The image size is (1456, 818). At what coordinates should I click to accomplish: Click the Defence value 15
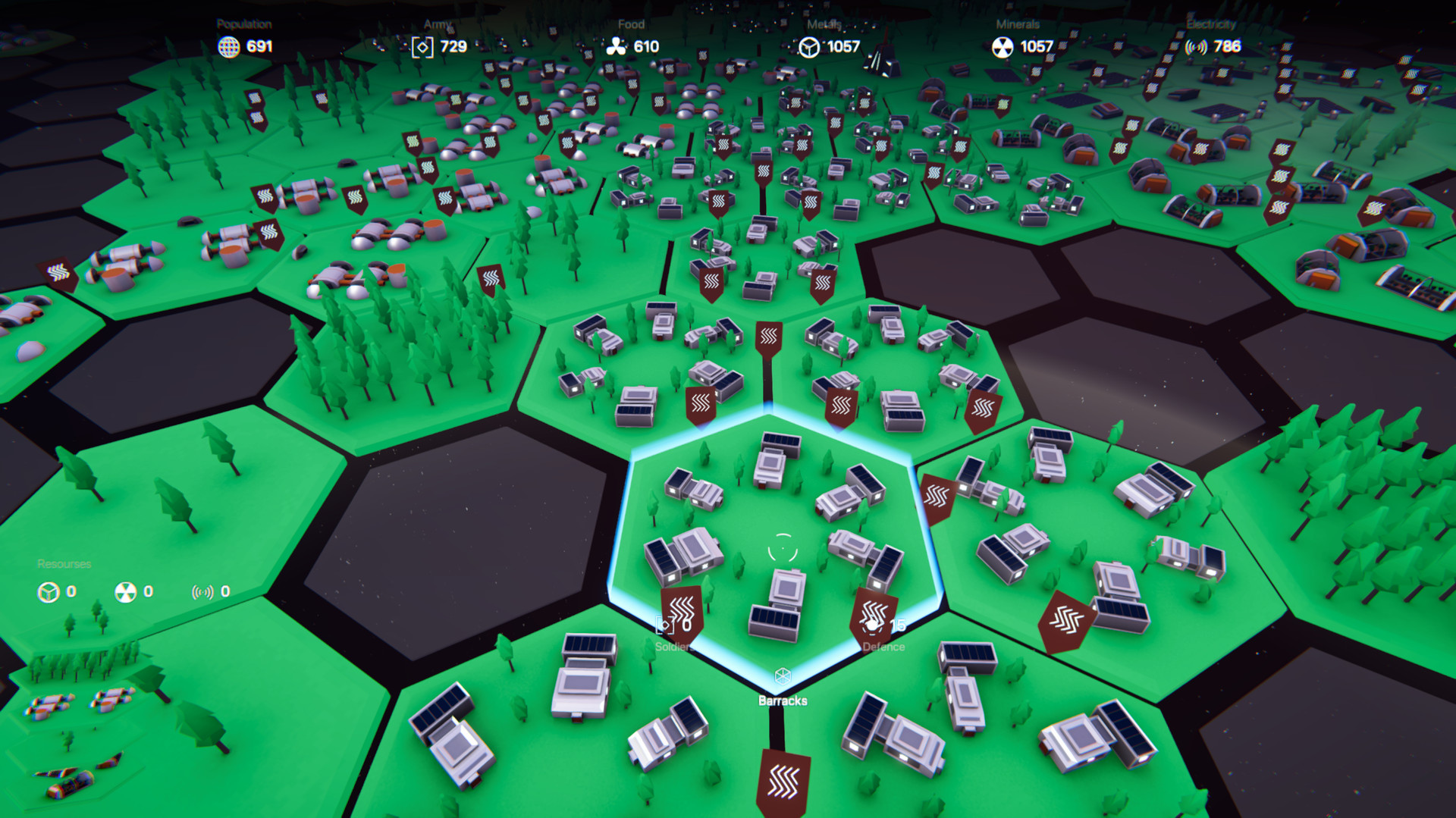897,625
